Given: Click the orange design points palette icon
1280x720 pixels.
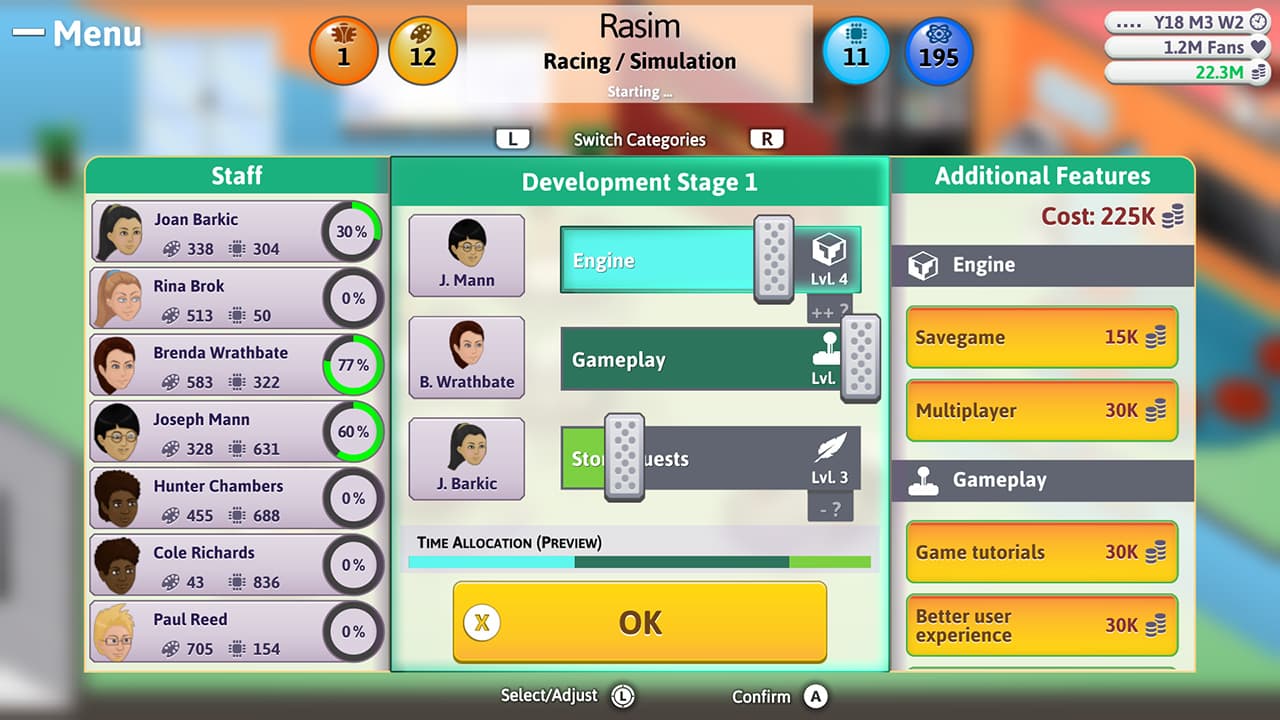Looking at the screenshot, I should coord(421,49).
